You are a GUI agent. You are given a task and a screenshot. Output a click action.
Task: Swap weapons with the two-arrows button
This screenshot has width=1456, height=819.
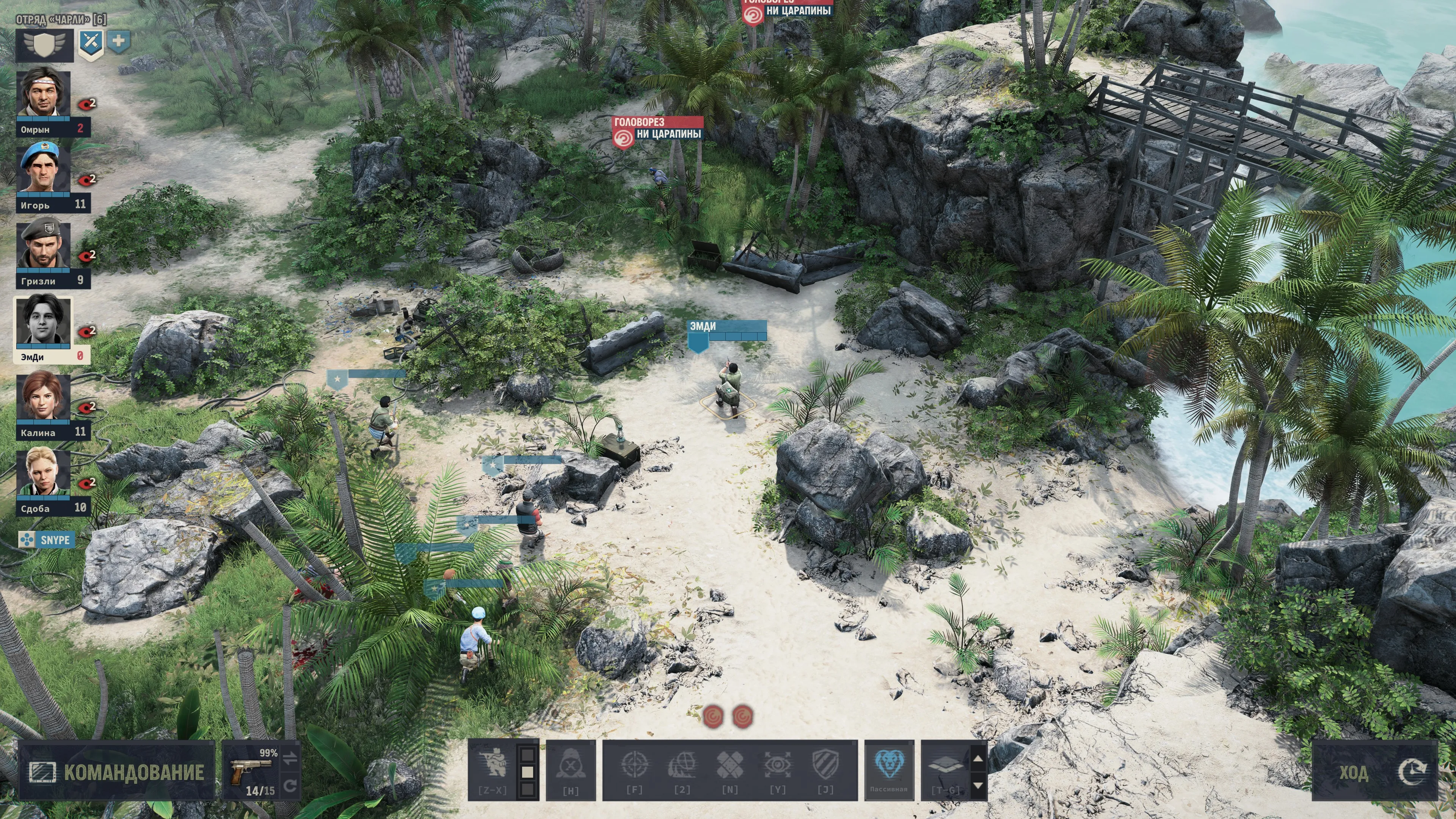[x=290, y=758]
